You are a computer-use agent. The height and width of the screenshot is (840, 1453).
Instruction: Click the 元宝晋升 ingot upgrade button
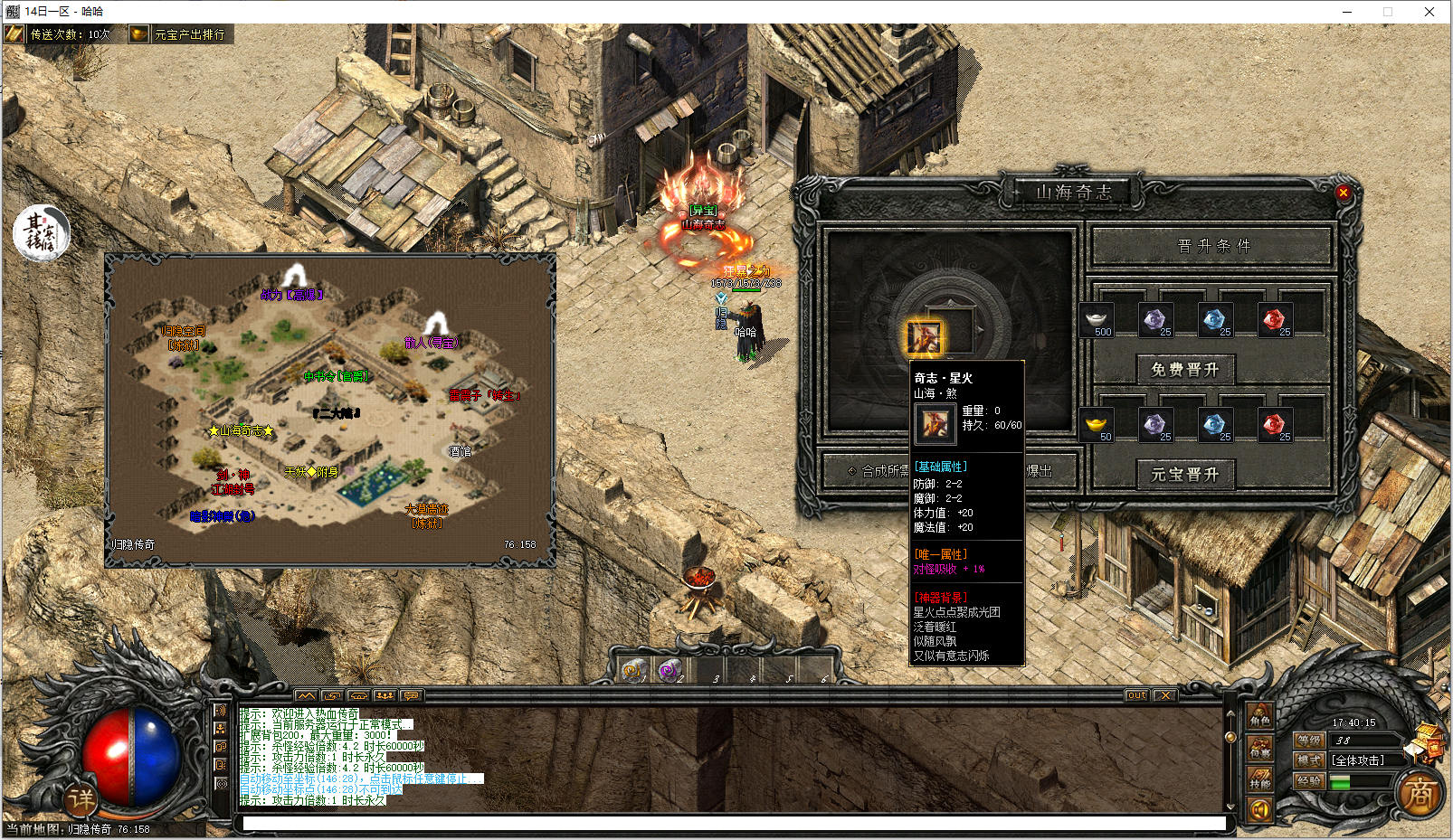1184,474
